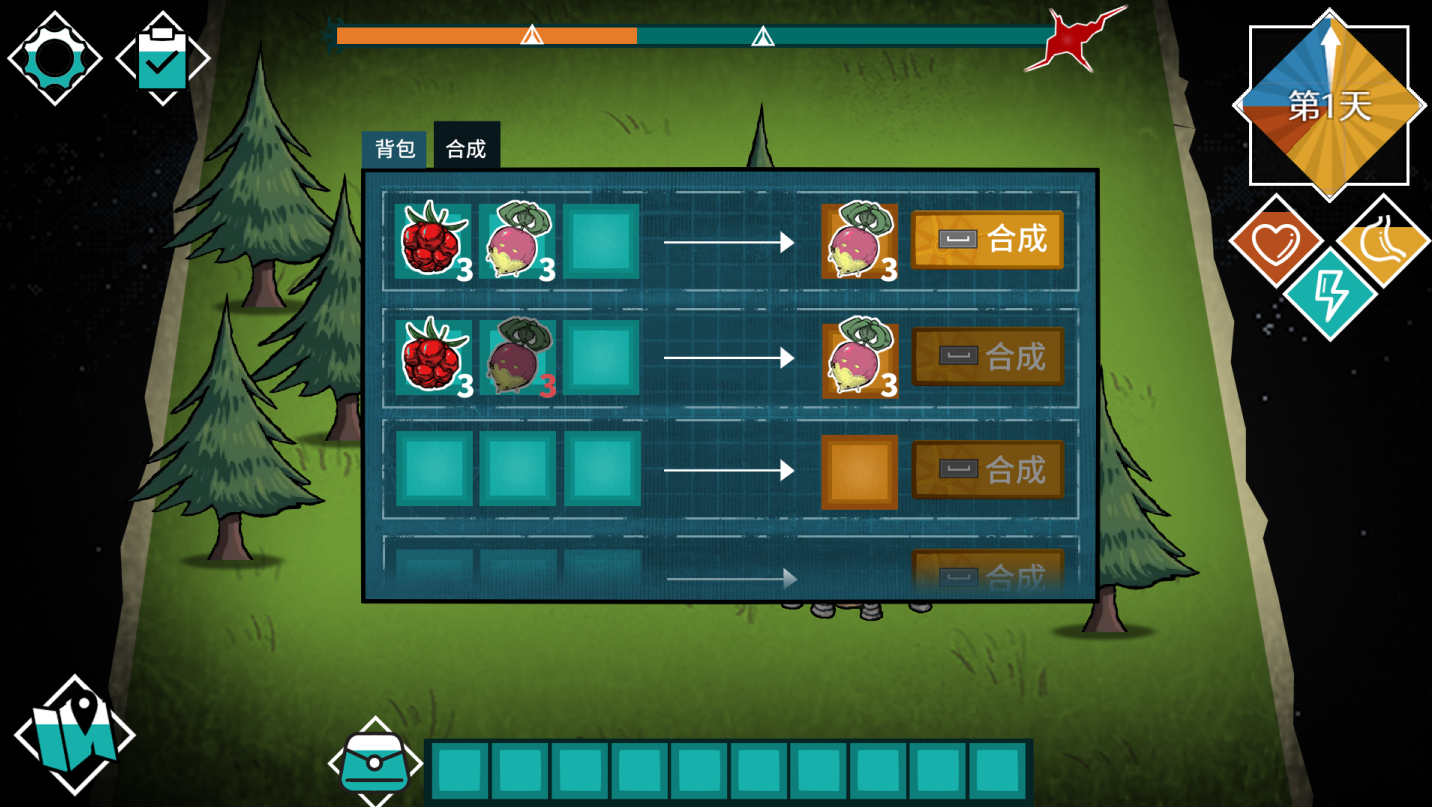
Task: Switch to the 合成 tab
Action: (x=465, y=147)
